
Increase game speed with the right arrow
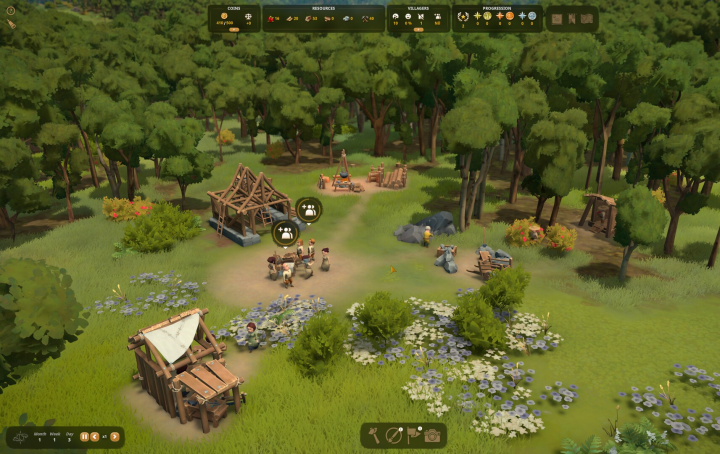pos(115,436)
